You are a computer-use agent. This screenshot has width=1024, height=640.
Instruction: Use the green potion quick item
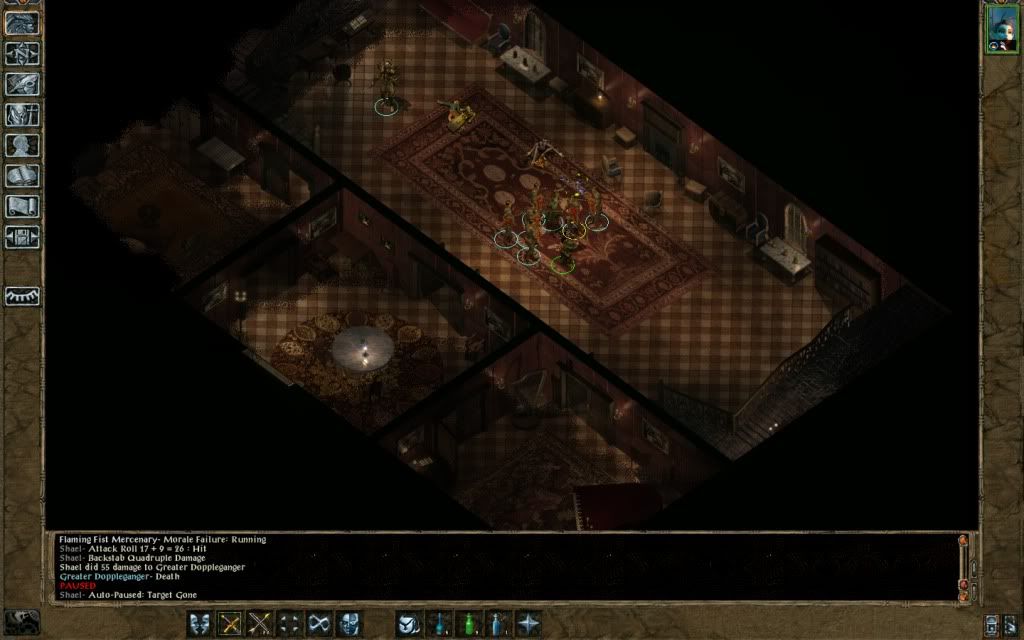tap(468, 623)
